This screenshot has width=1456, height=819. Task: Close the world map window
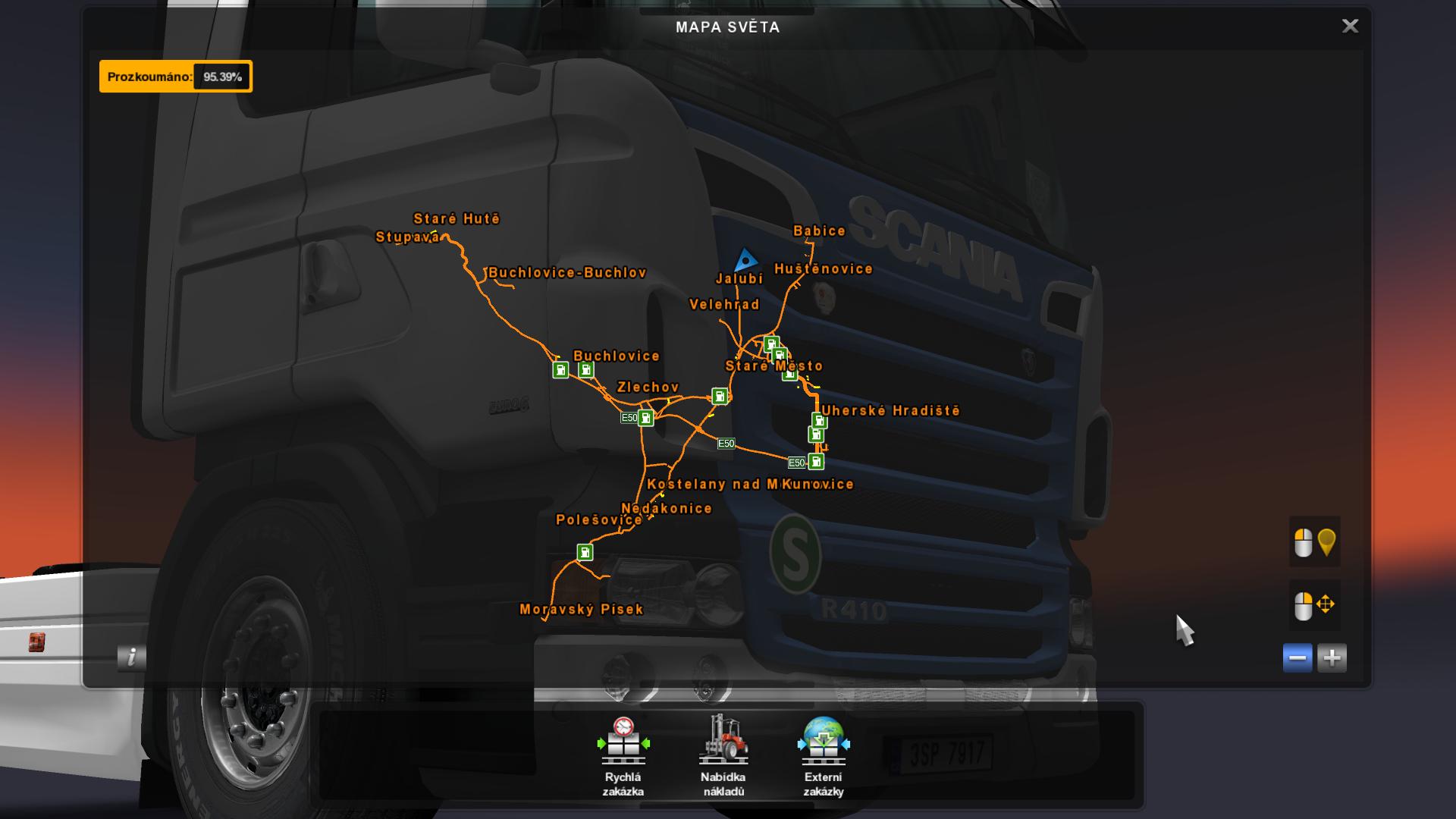click(x=1350, y=27)
